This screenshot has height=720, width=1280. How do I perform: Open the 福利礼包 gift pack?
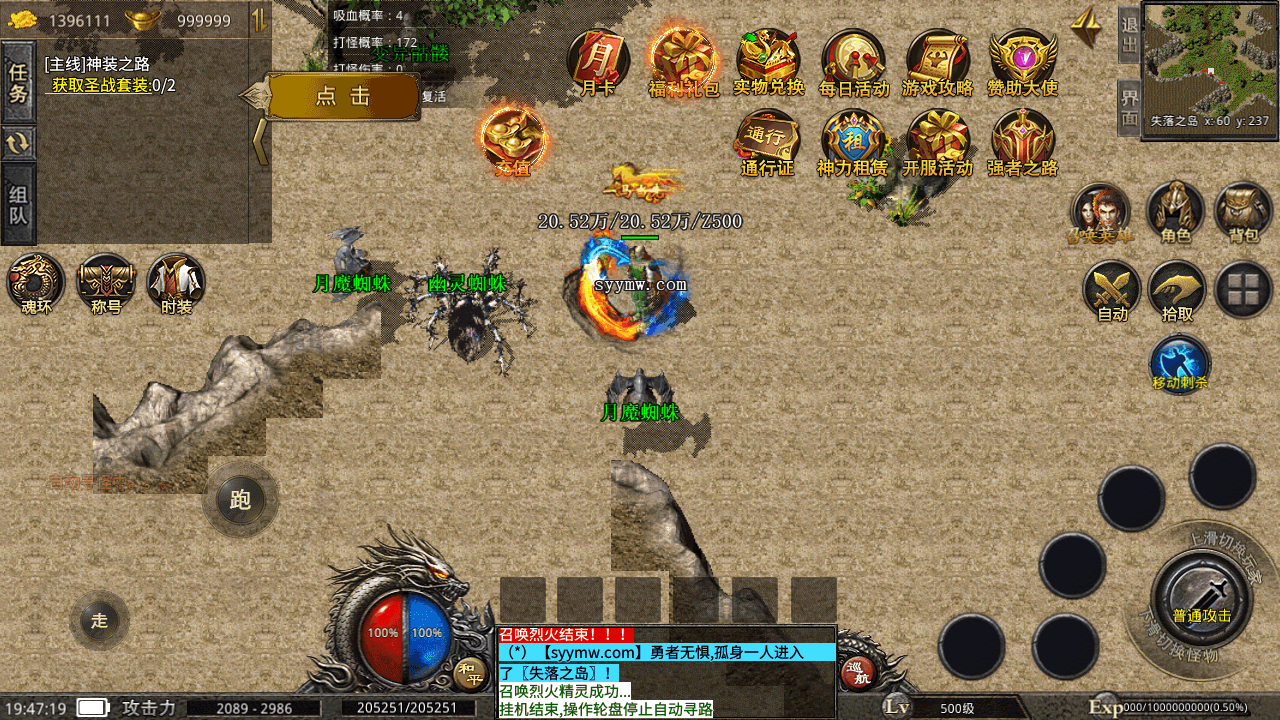(x=683, y=60)
